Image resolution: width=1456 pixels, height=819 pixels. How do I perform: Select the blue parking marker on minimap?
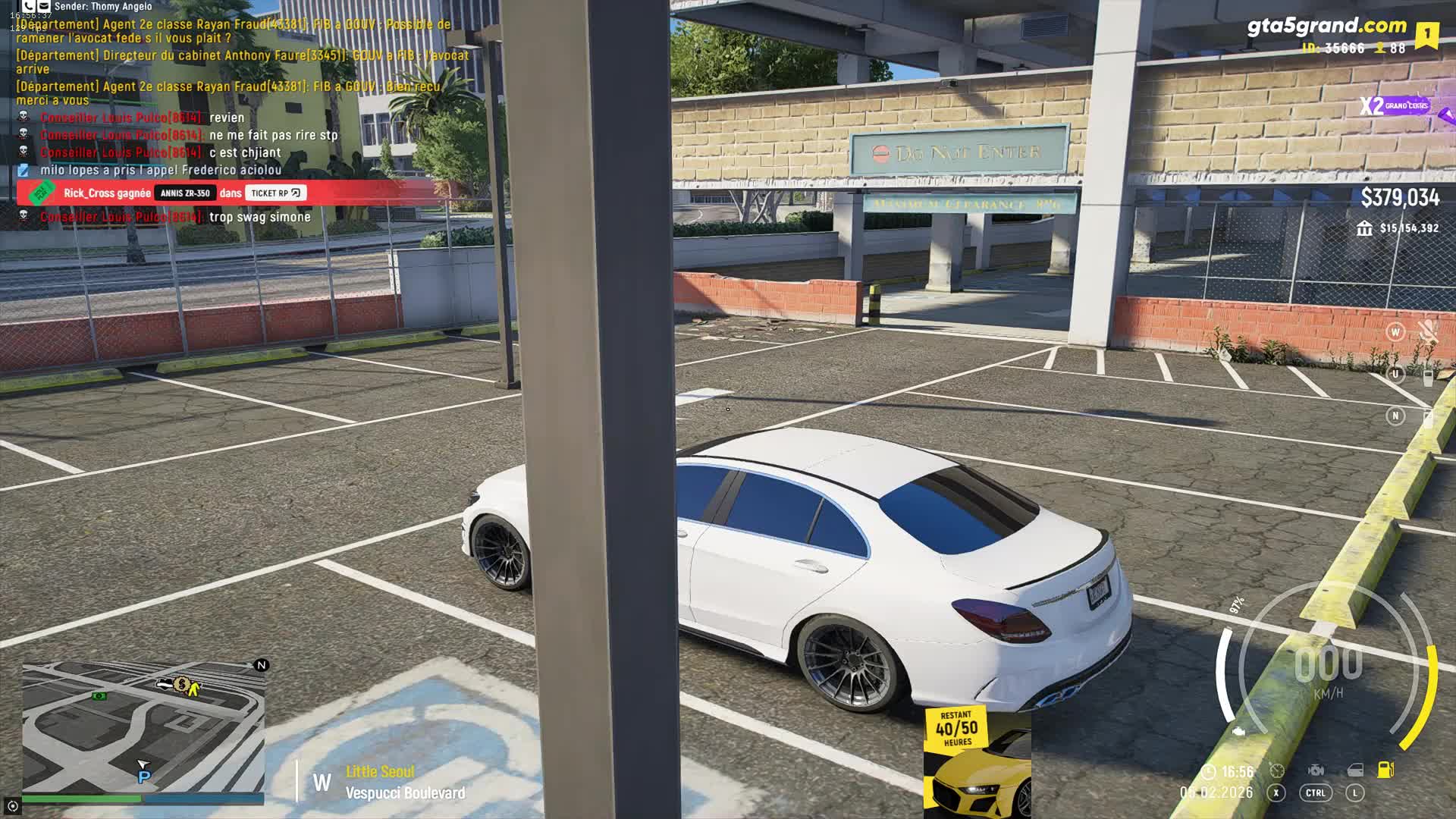(x=144, y=777)
